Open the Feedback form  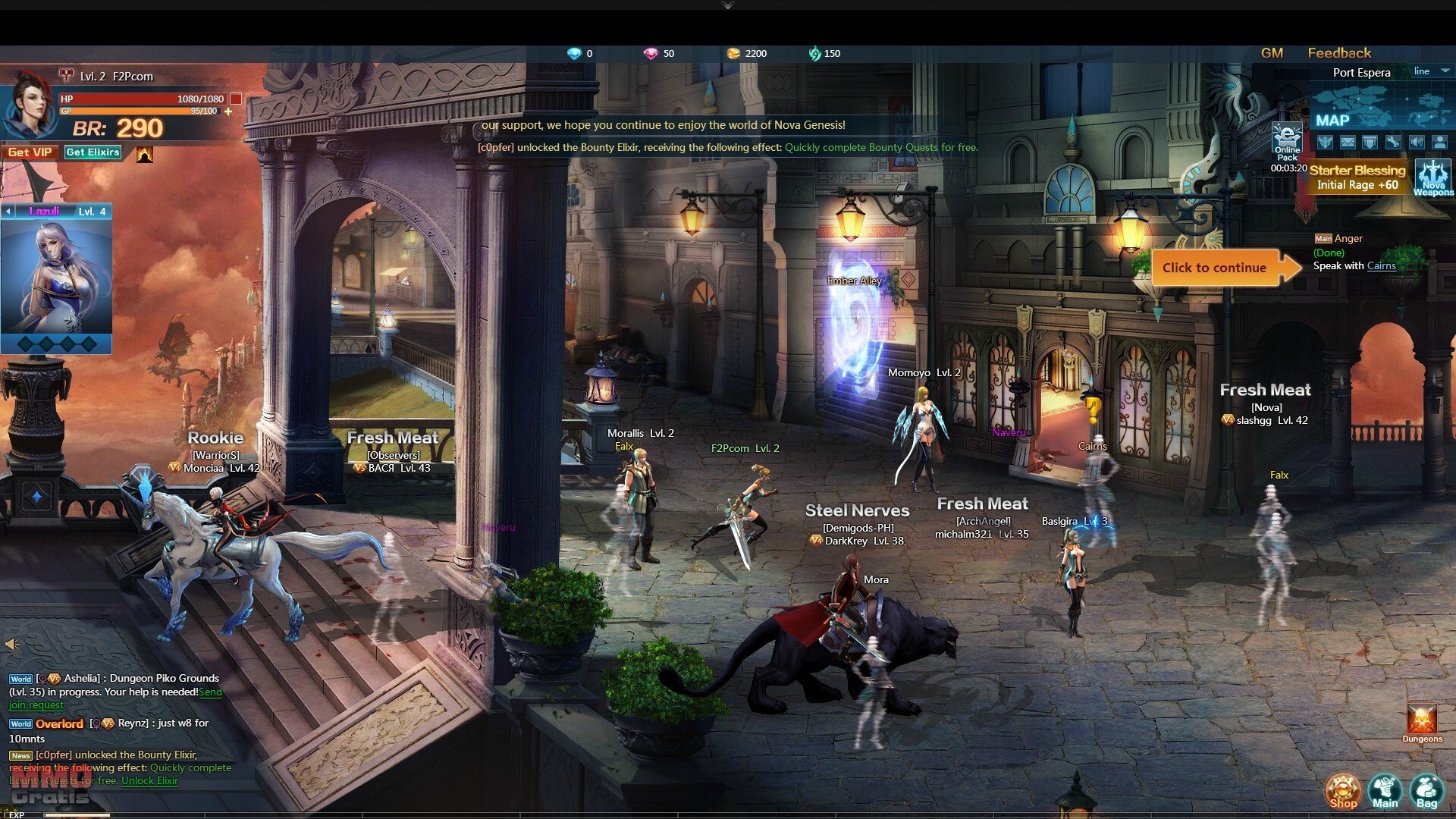(1339, 53)
